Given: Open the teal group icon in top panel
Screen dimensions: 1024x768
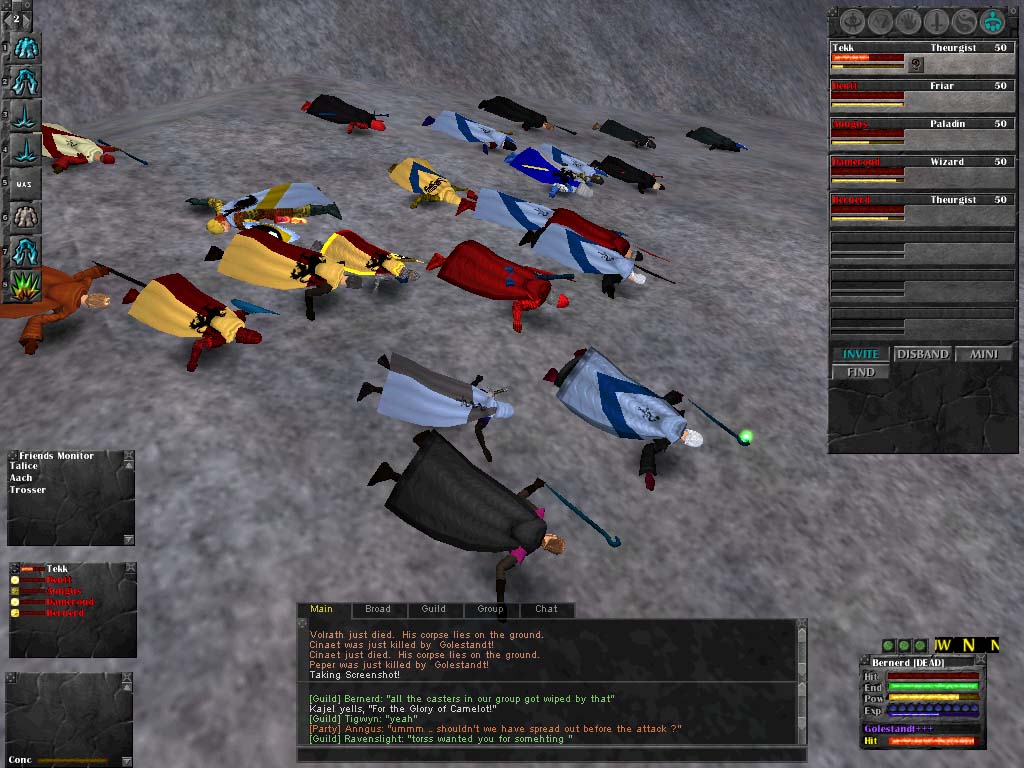Looking at the screenshot, I should pos(992,21).
